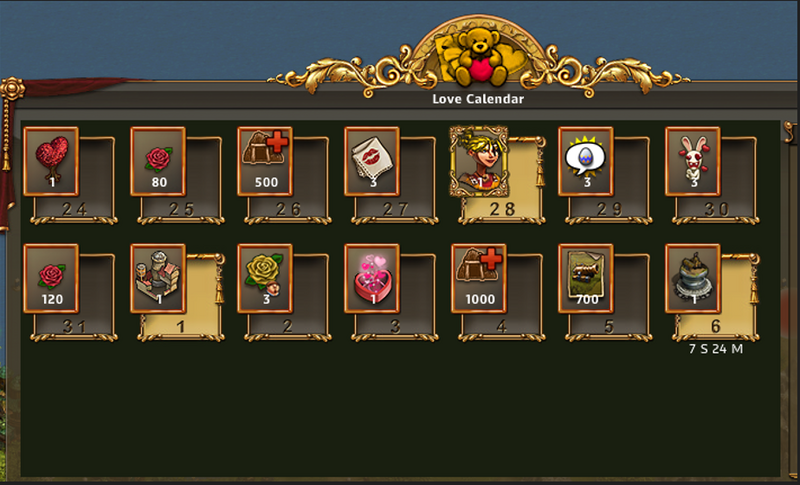Open the kiss letter reward on day 27
The height and width of the screenshot is (485, 800).
click(371, 160)
